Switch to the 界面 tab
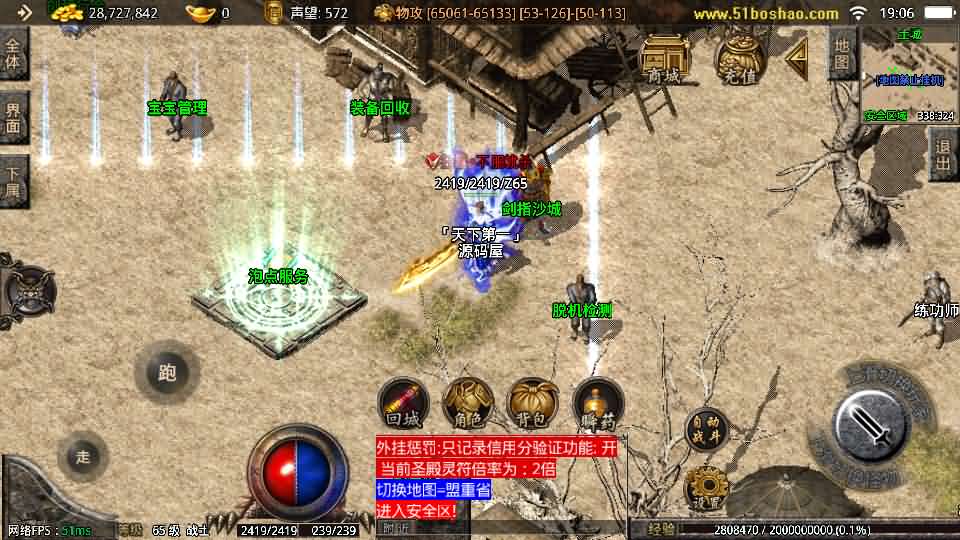960x540 pixels. pyautogui.click(x=14, y=118)
